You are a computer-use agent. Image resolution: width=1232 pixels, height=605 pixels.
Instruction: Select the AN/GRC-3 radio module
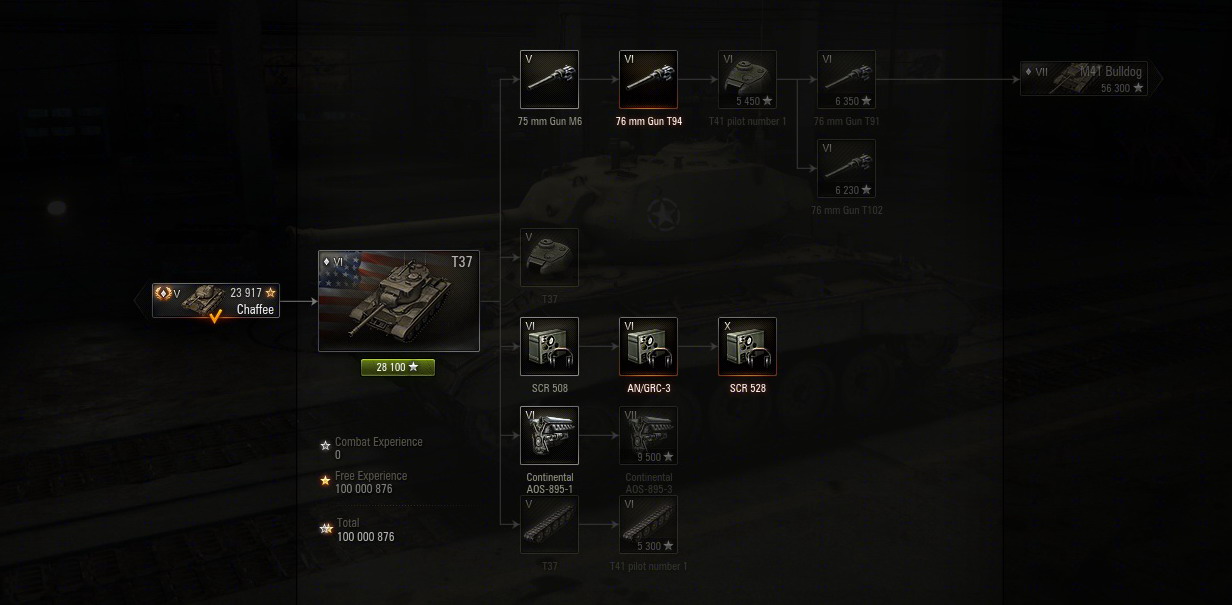click(648, 346)
